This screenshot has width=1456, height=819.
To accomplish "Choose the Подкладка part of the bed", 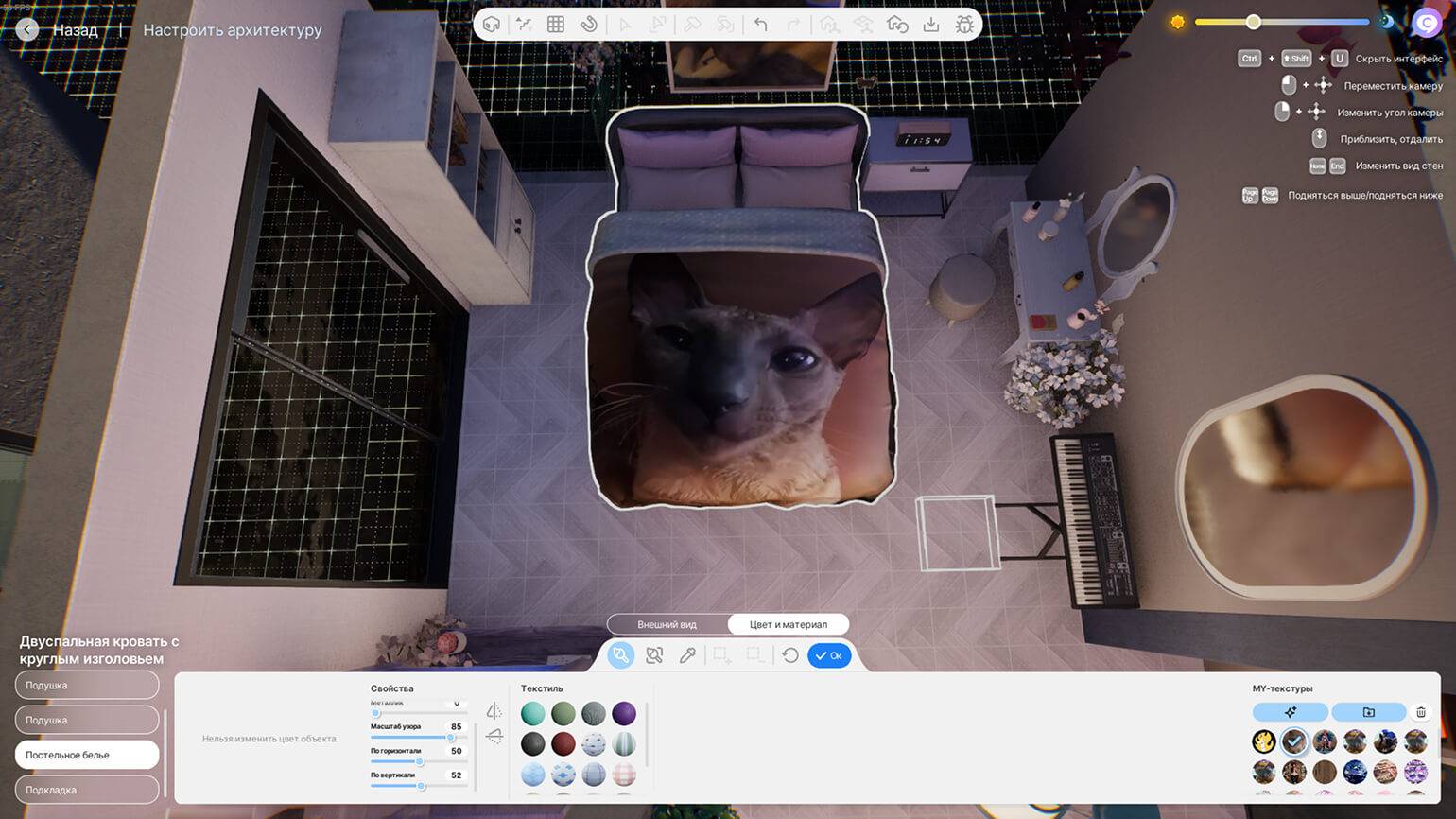I will coord(87,790).
